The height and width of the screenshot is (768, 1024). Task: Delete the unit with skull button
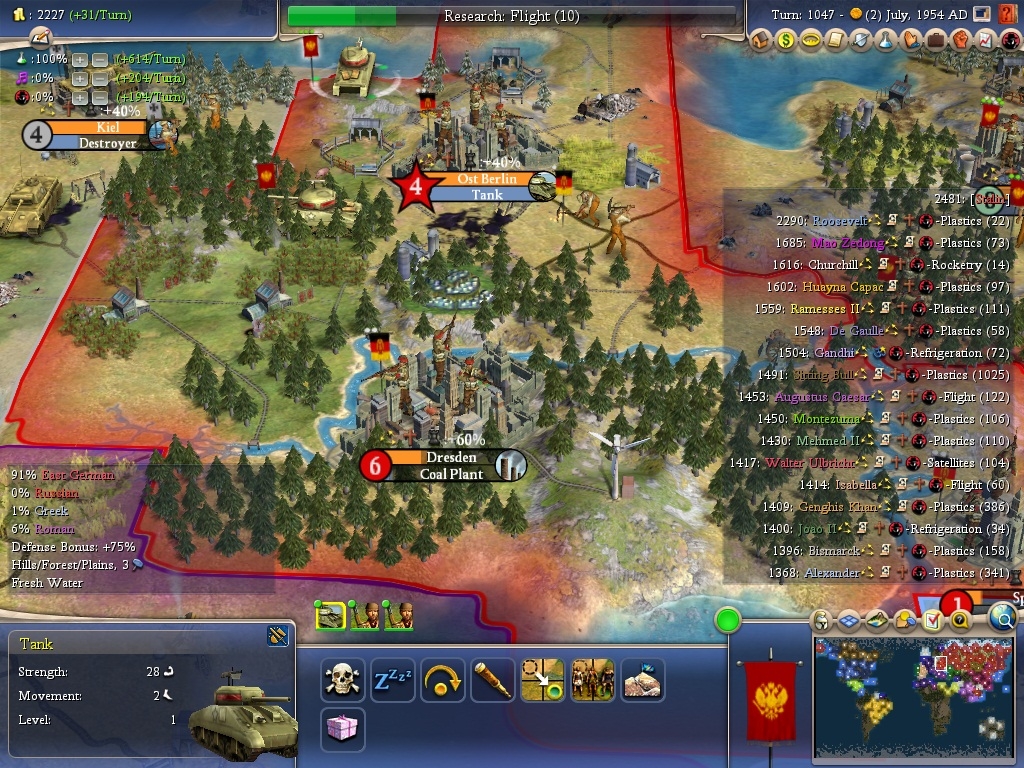(343, 680)
